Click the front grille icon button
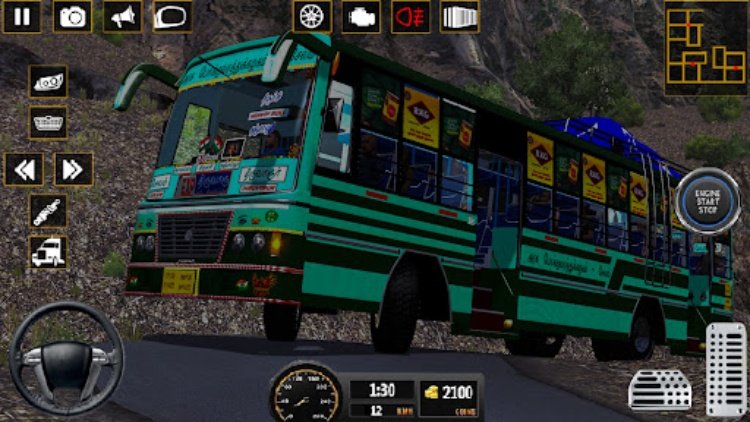750x422 pixels. [x=48, y=122]
